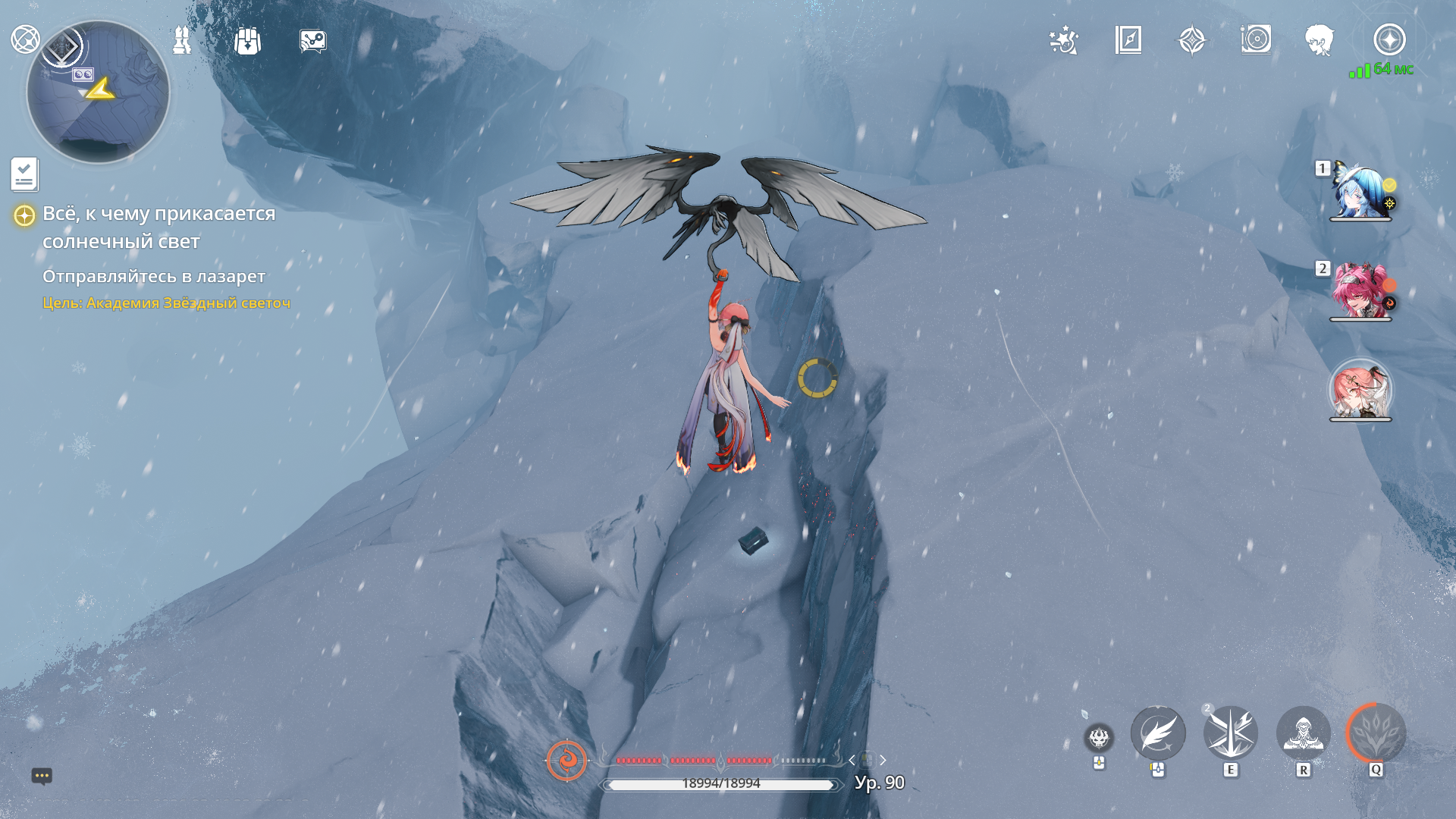Screen dimensions: 1456x819
Task: Select the third party member portrait
Action: click(x=1360, y=390)
